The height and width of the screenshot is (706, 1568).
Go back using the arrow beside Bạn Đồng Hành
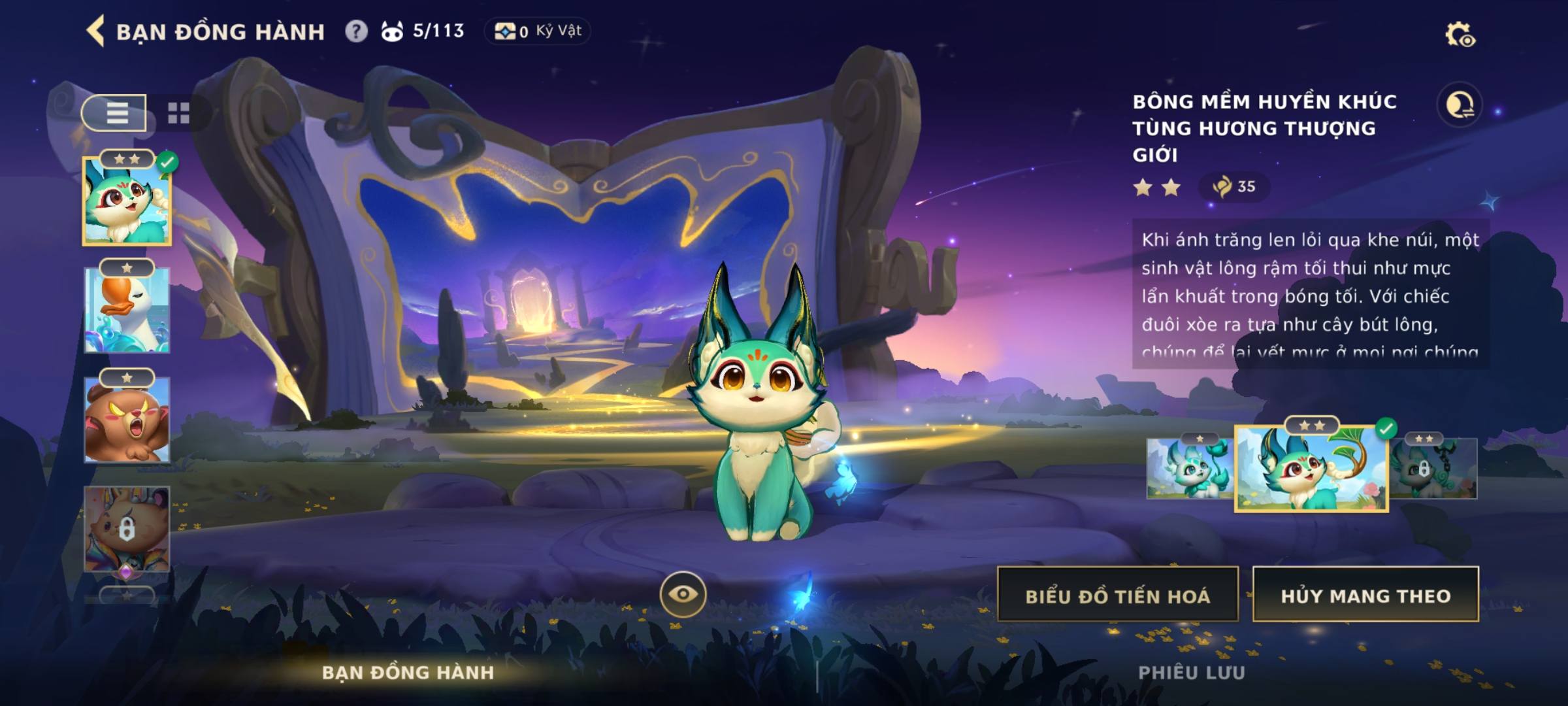tap(95, 31)
